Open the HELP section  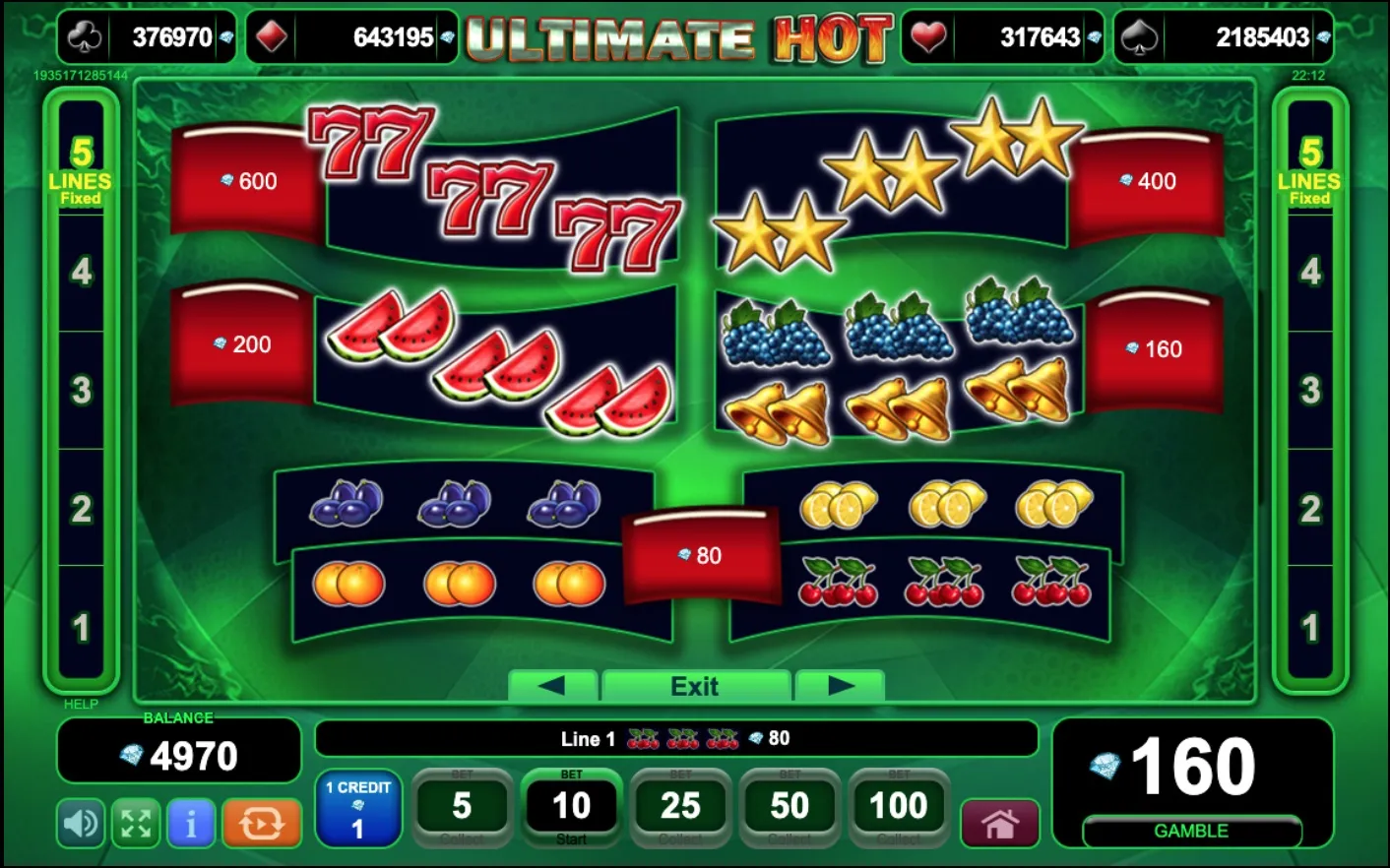80,704
